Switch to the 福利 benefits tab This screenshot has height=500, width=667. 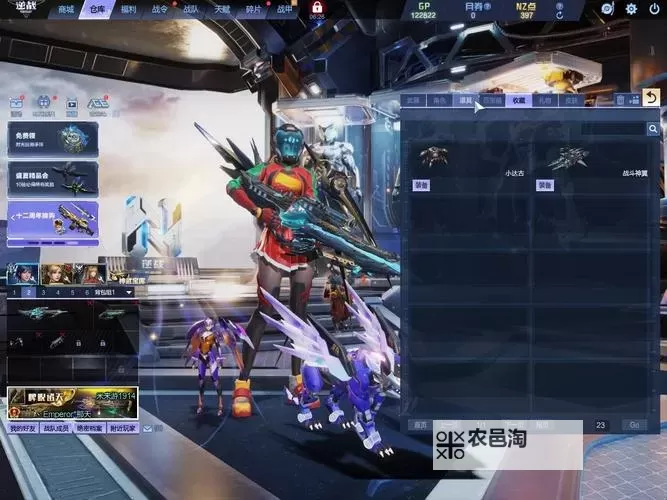128,9
